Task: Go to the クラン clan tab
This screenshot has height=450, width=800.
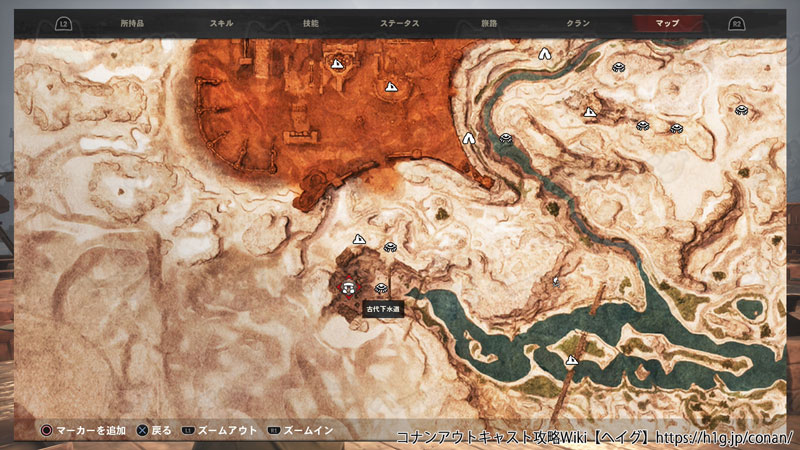Action: tap(577, 22)
